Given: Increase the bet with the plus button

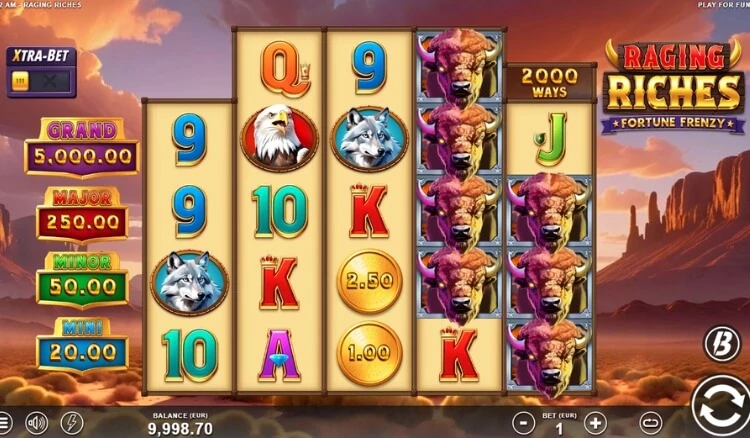Looking at the screenshot, I should 595,422.
